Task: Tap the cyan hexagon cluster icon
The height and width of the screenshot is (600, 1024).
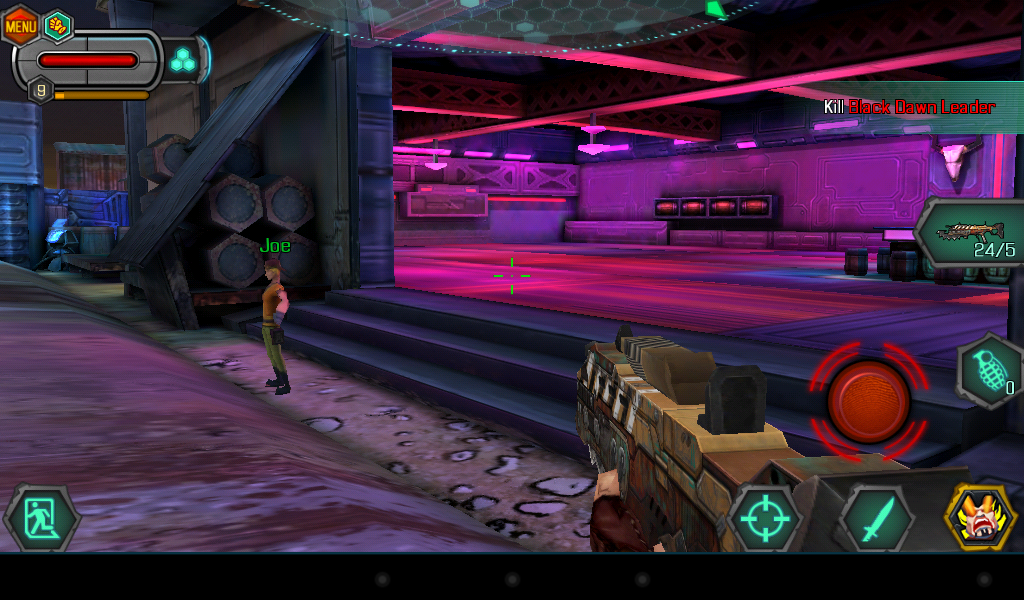Action: tap(182, 61)
